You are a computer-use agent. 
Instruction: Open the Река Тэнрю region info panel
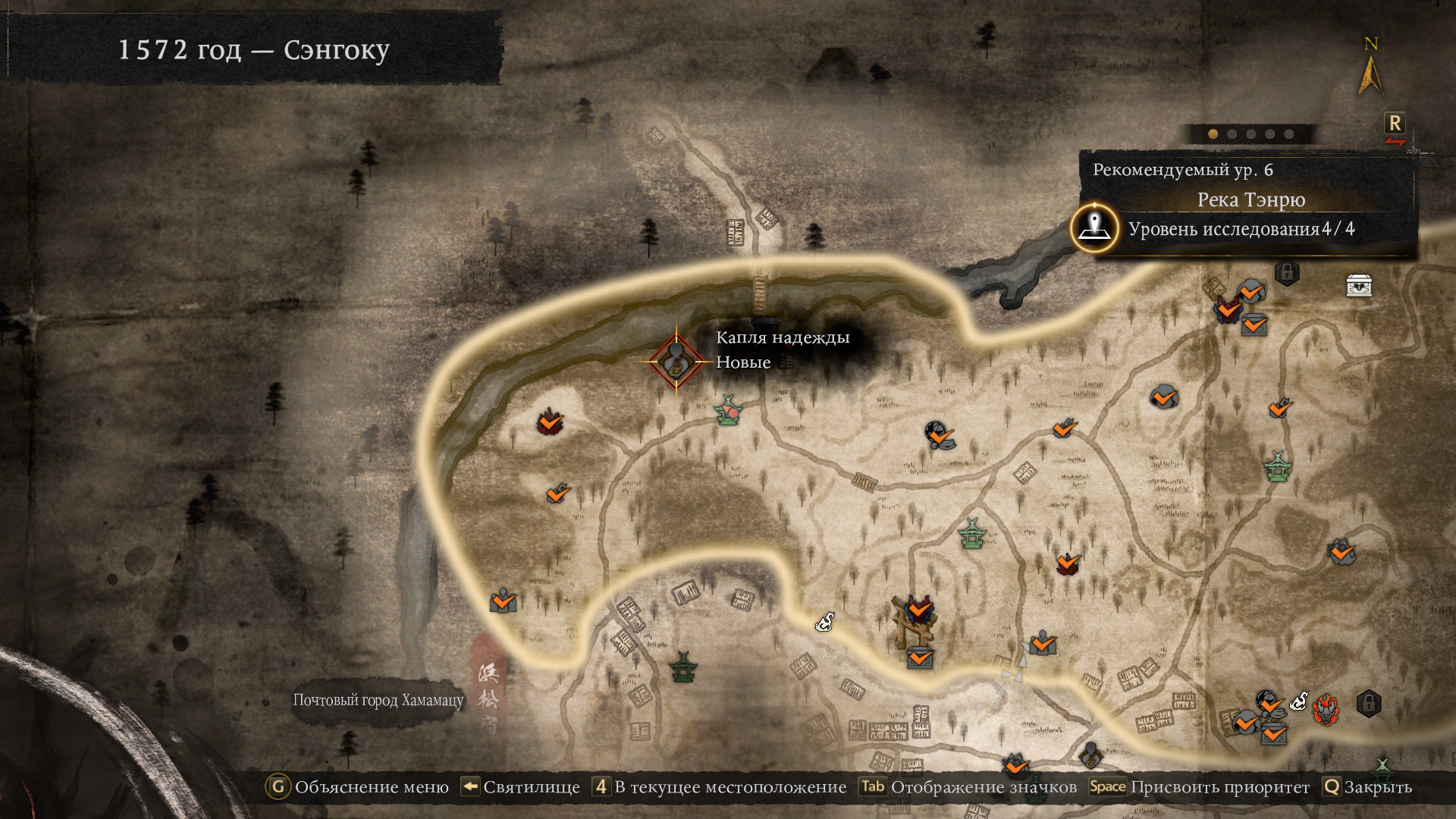coord(1250,200)
